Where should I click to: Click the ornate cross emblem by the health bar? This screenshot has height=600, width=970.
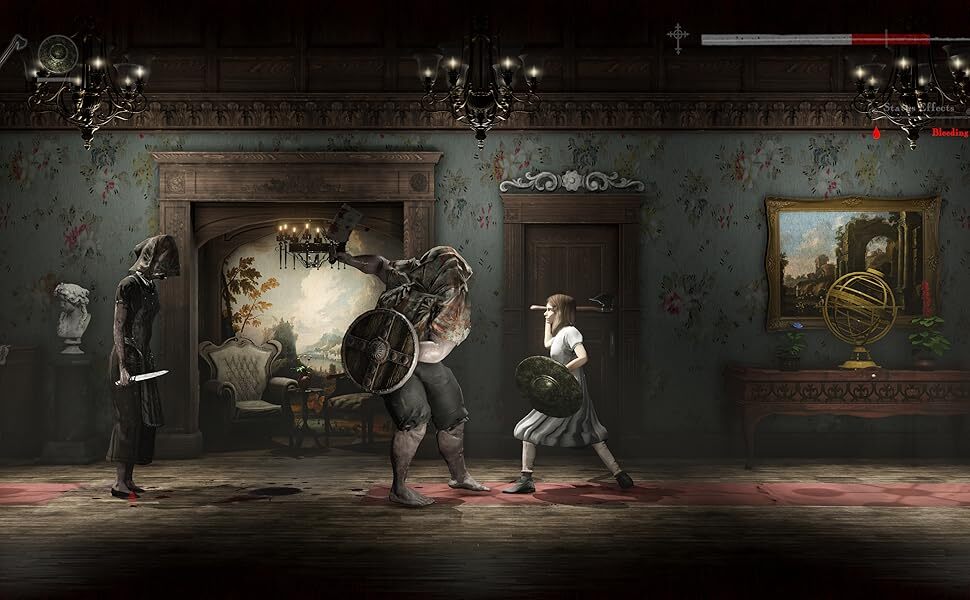[x=679, y=39]
